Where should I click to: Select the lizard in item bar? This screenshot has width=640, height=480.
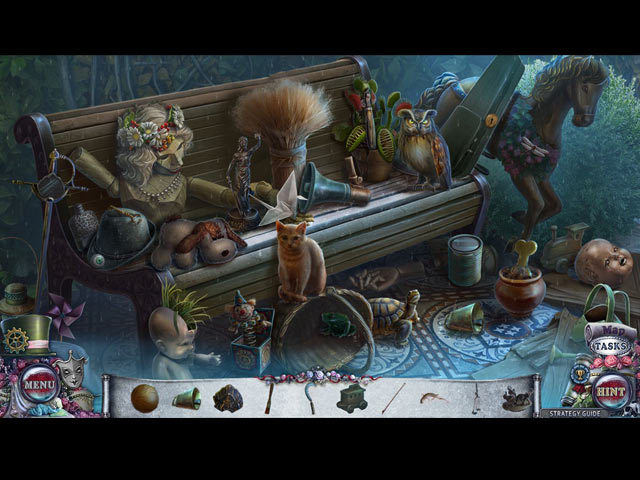coord(432,398)
